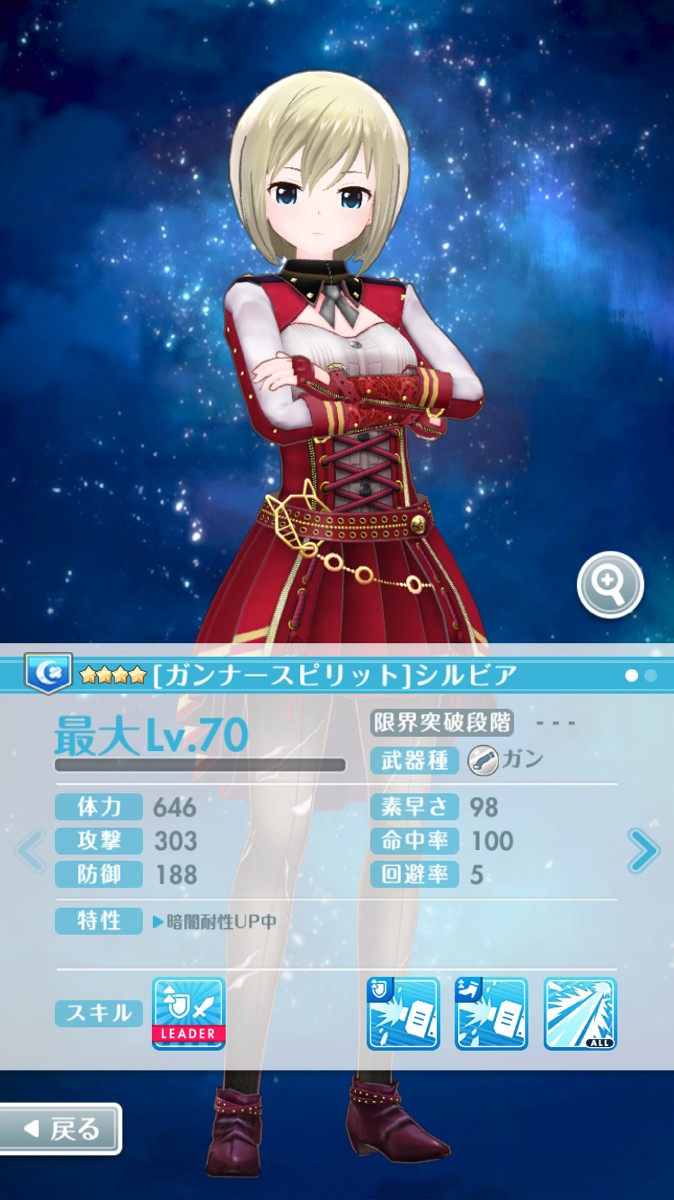Switch to the second info page dot
Screen dimensions: 674x1200
pyautogui.click(x=651, y=676)
